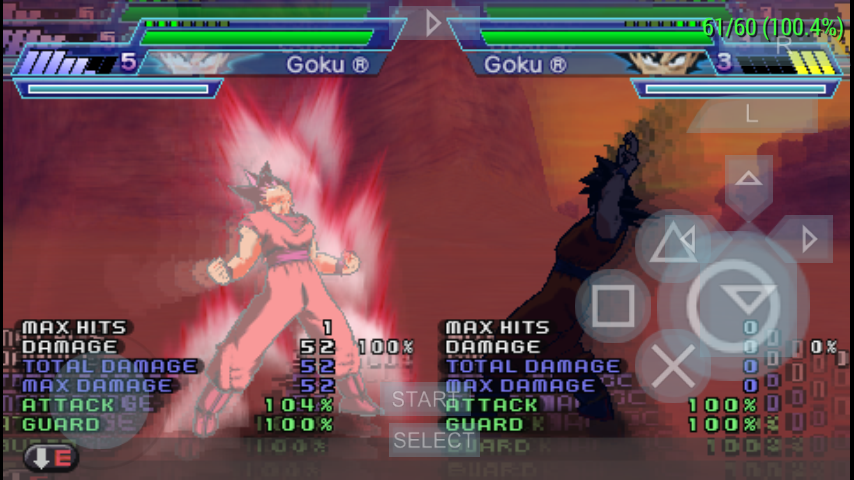This screenshot has width=854, height=480.
Task: Tap the L shoulder button
Action: pos(752,113)
